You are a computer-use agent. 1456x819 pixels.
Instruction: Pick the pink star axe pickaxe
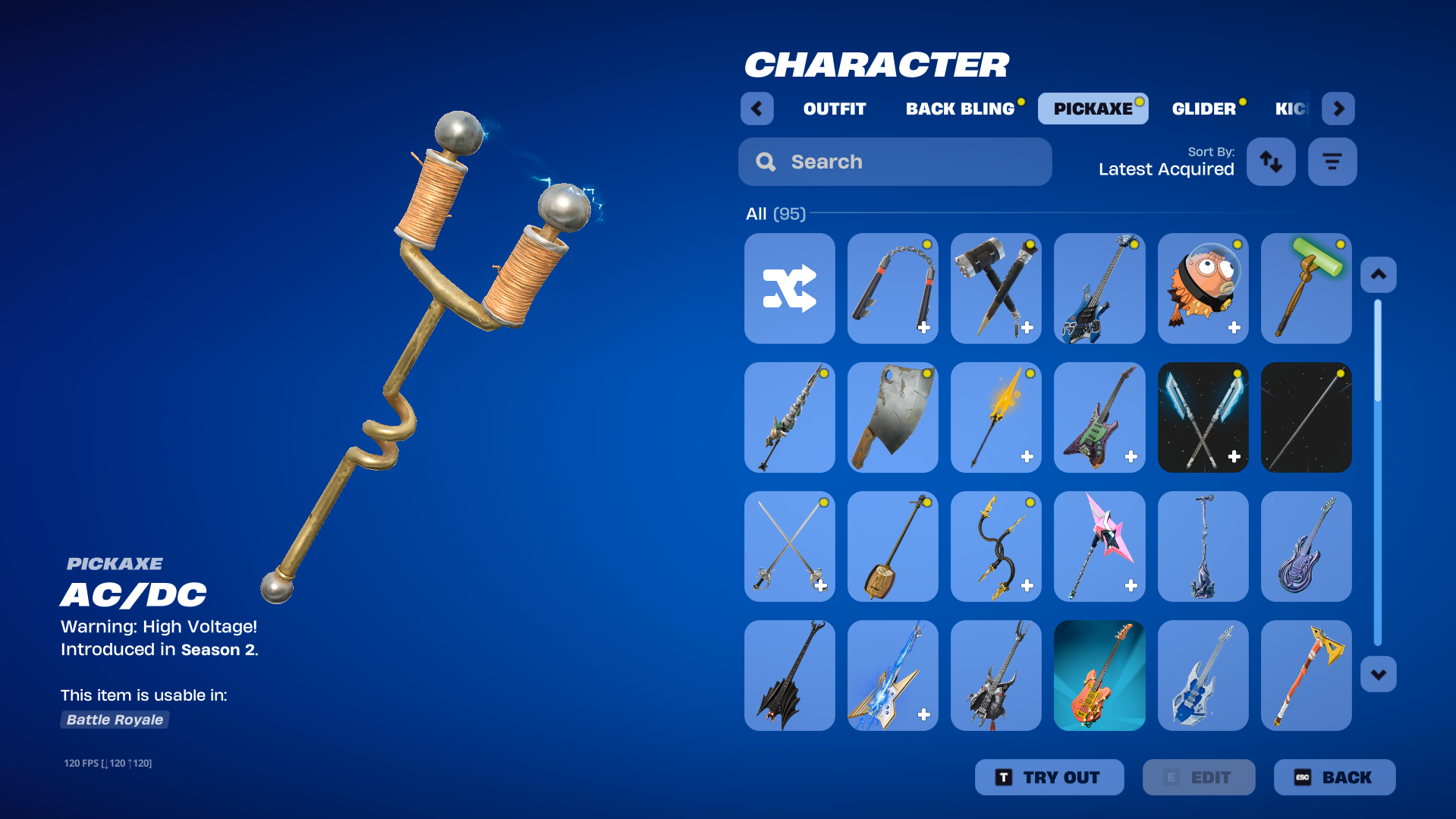click(1099, 547)
